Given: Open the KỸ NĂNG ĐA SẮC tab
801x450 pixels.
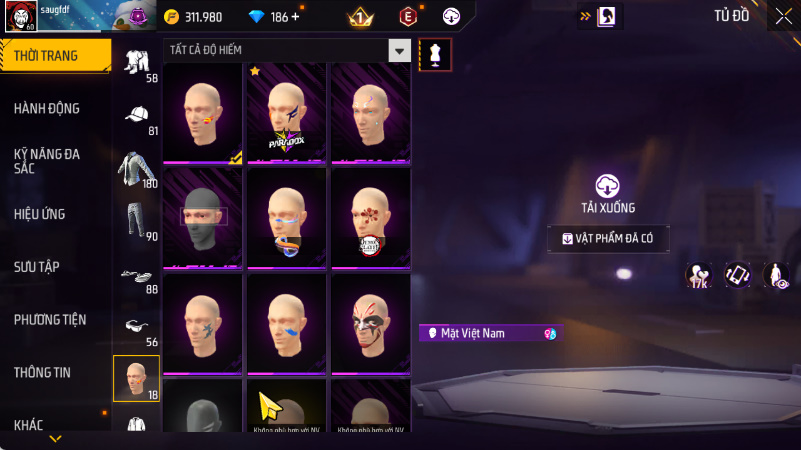Looking at the screenshot, I should [47, 161].
